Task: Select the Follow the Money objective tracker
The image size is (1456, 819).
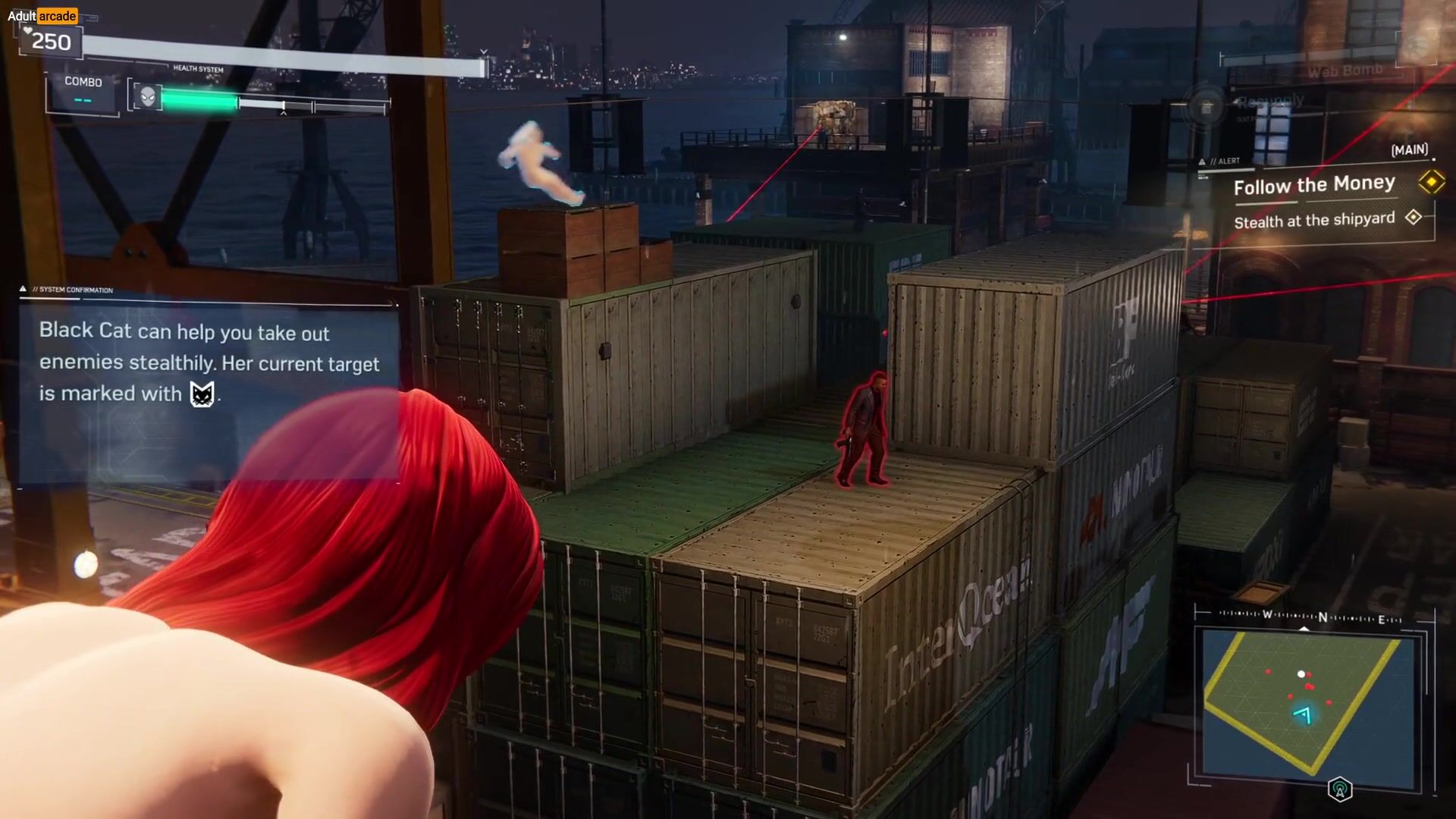Action: click(x=1314, y=185)
